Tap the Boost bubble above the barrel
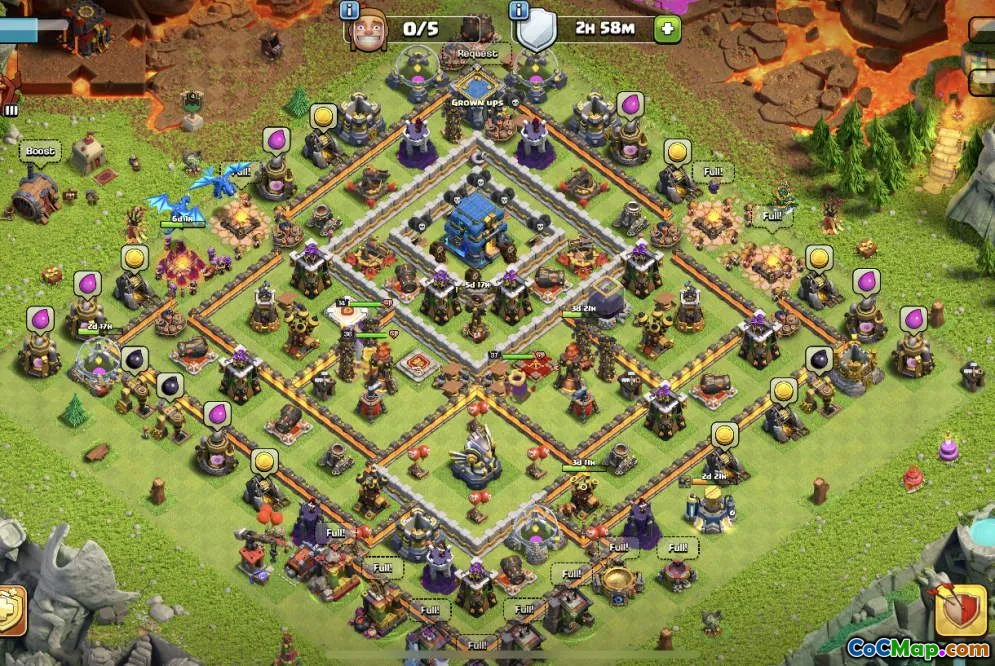 (40, 152)
